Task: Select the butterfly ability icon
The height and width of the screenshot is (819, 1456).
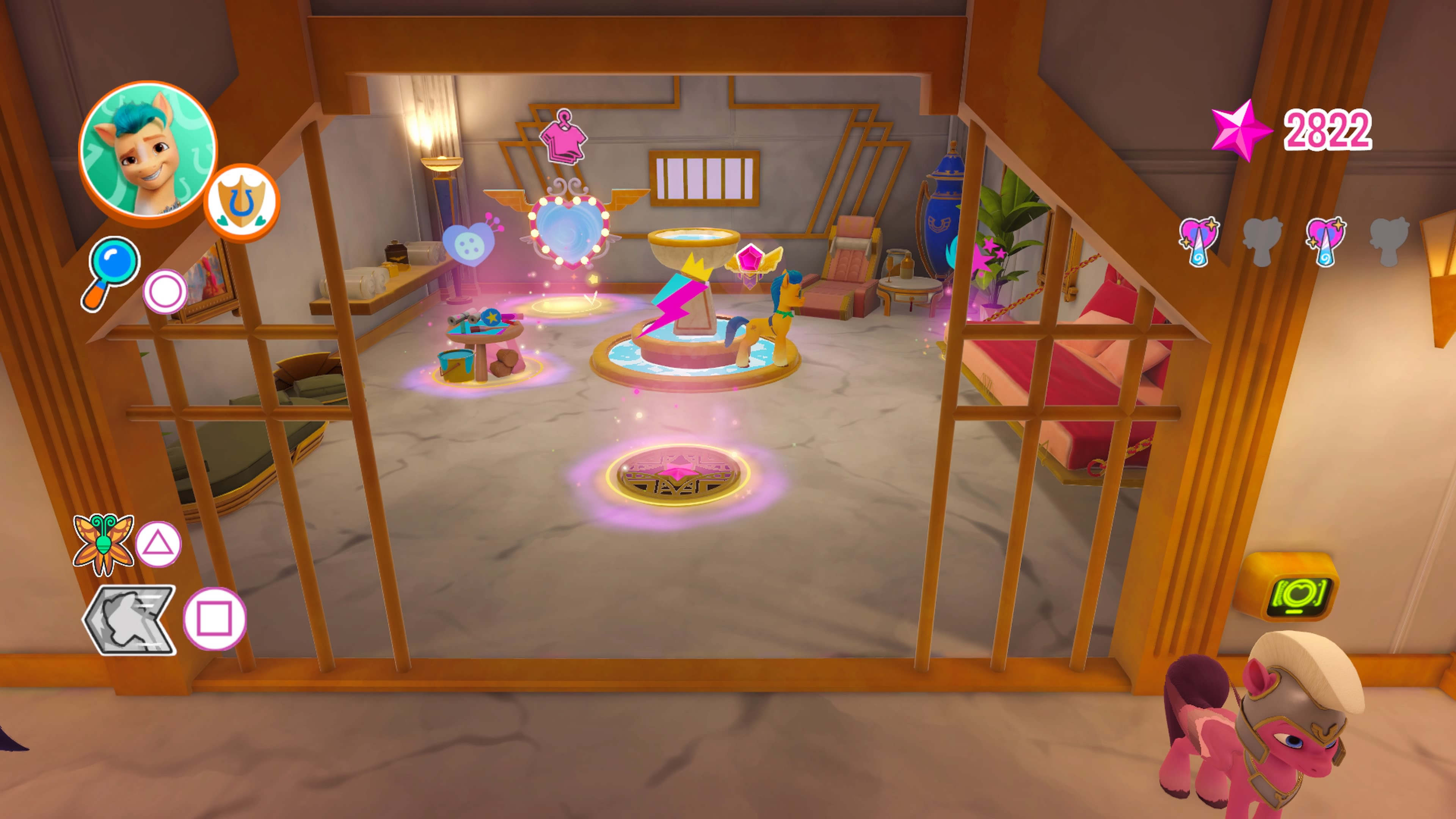Action: [x=105, y=543]
